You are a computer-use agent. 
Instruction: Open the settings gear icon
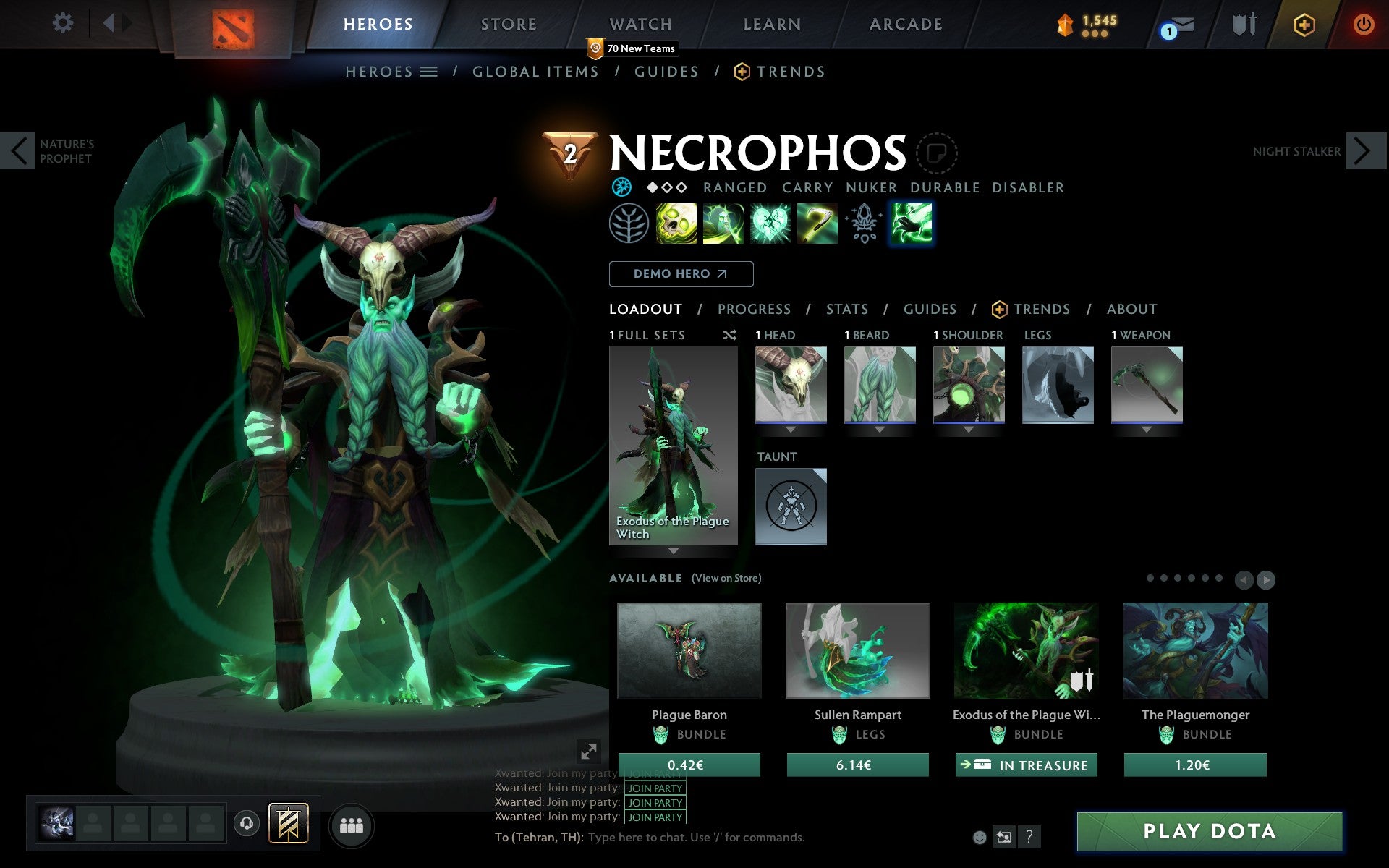pyautogui.click(x=64, y=23)
